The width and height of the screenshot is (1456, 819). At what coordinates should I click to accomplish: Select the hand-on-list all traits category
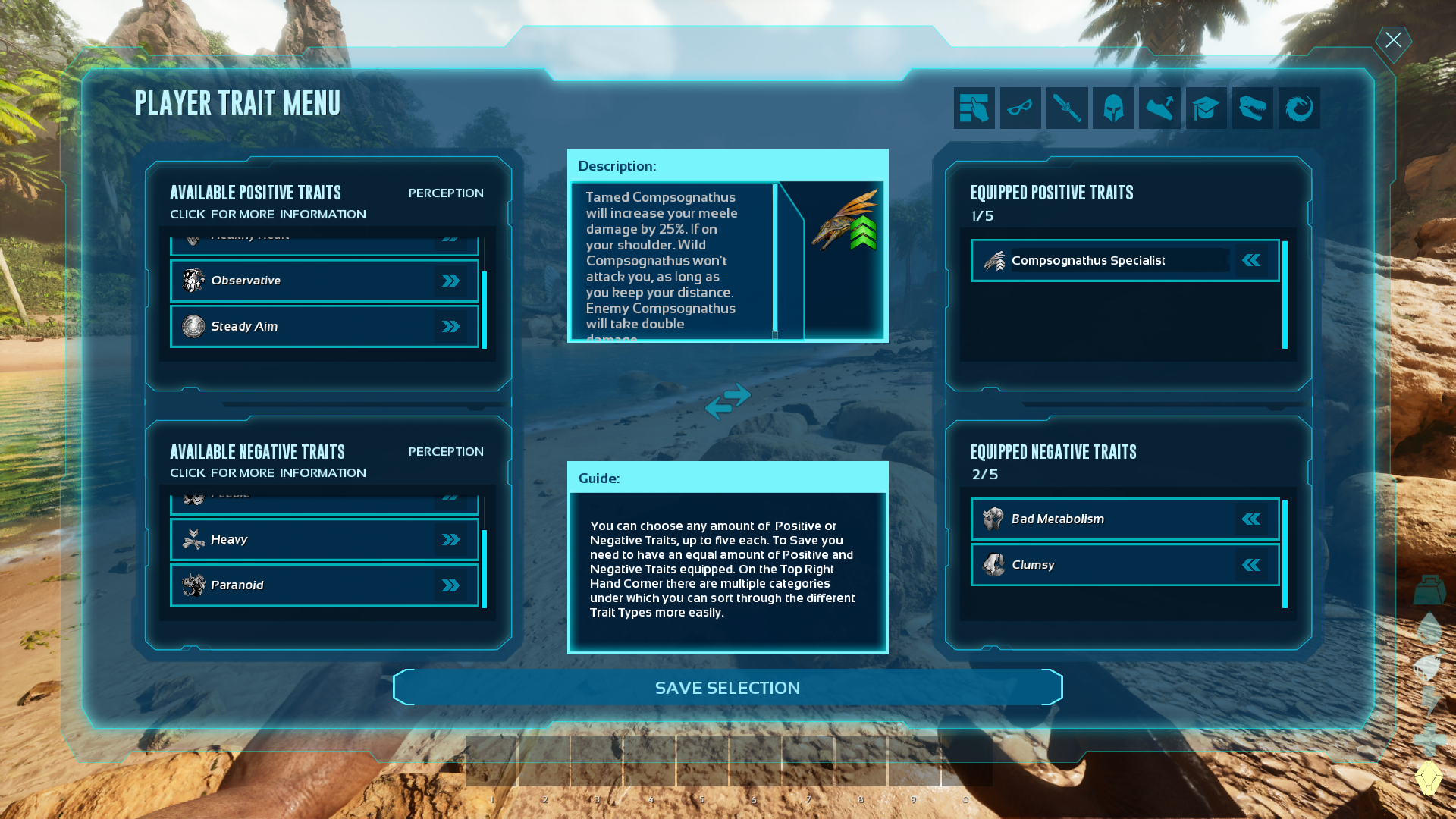point(974,108)
